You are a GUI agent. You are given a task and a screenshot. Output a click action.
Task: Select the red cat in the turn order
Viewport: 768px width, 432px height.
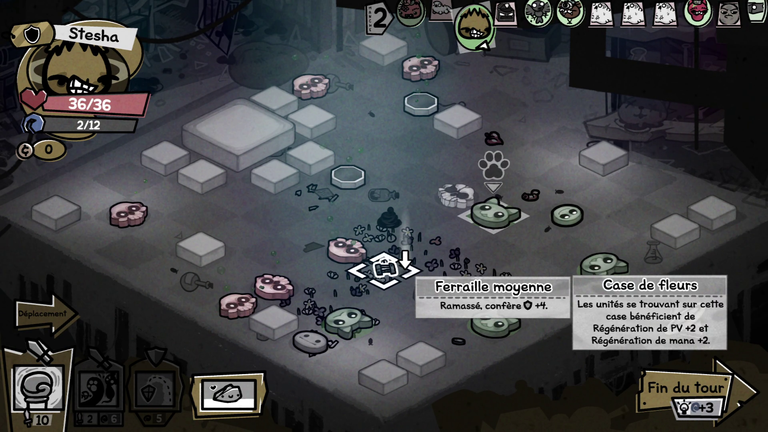pyautogui.click(x=697, y=12)
